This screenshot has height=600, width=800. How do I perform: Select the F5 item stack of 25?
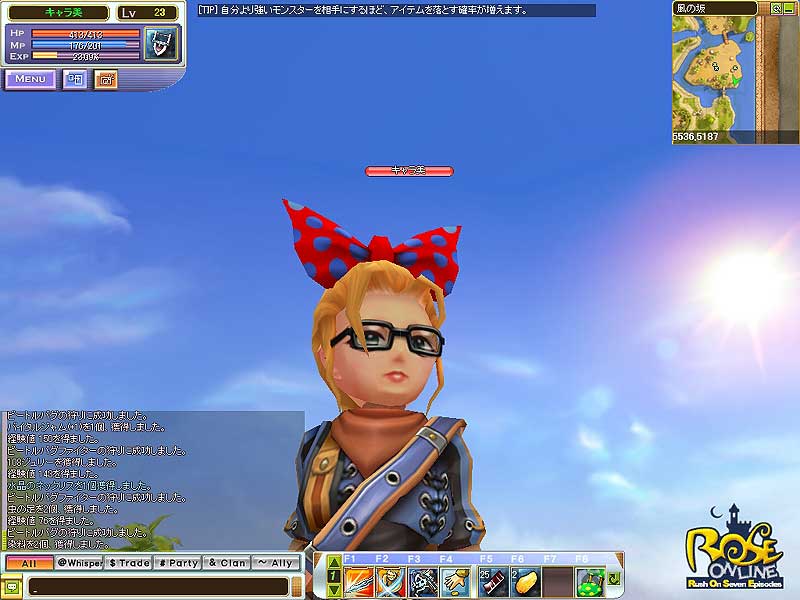(x=493, y=580)
